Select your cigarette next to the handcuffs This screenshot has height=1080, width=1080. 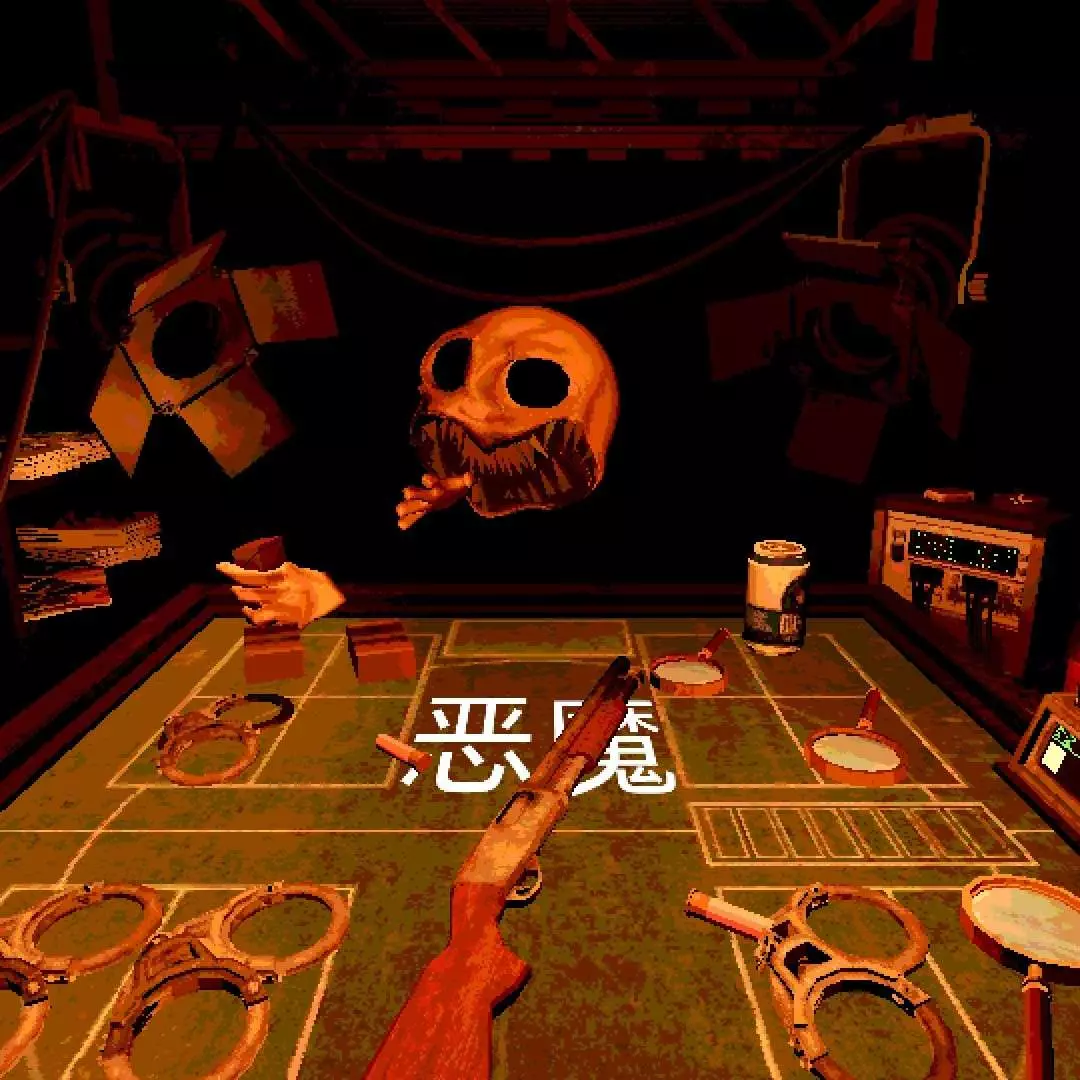pos(726,912)
